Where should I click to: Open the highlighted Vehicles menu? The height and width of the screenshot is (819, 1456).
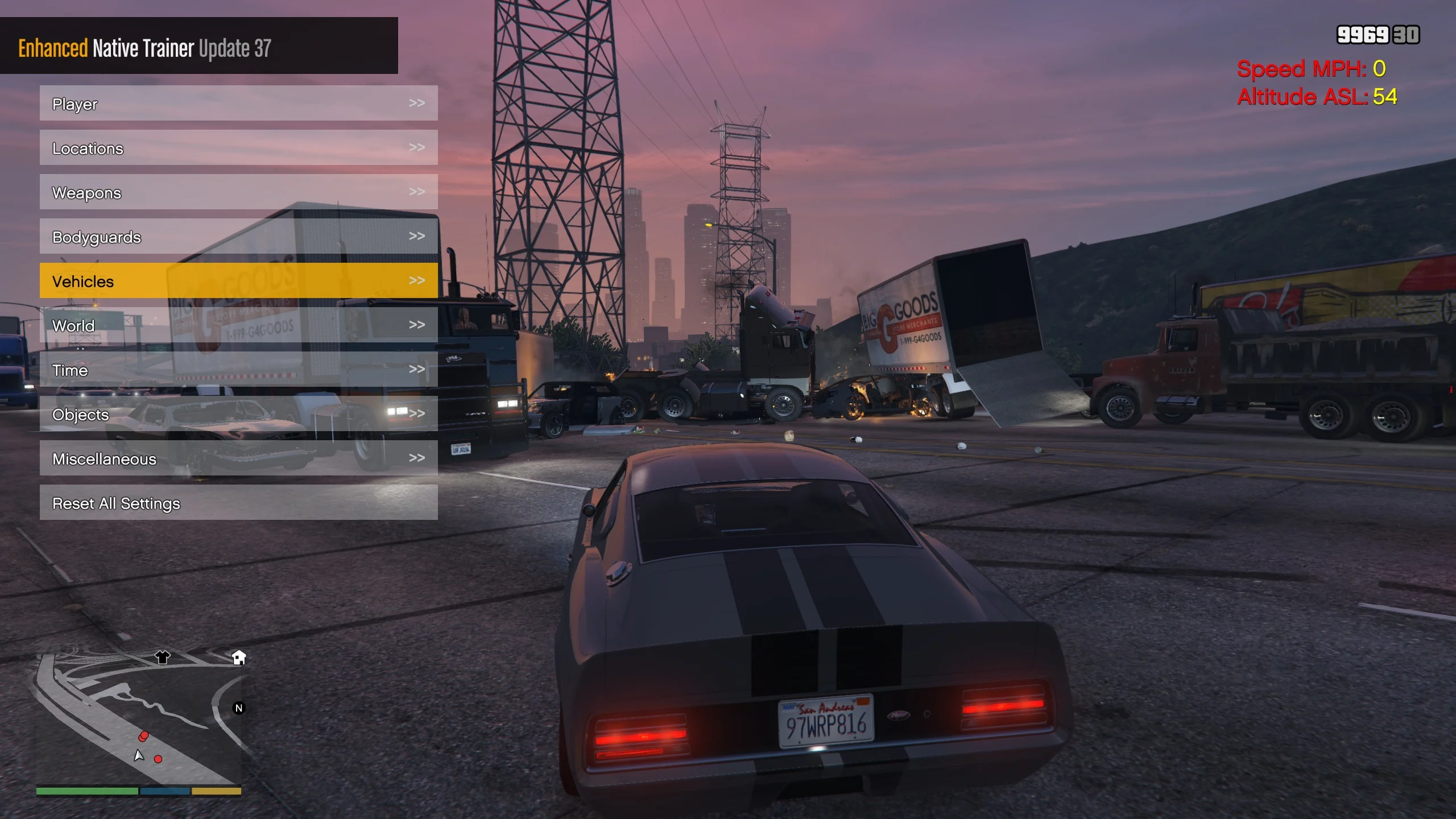click(238, 281)
